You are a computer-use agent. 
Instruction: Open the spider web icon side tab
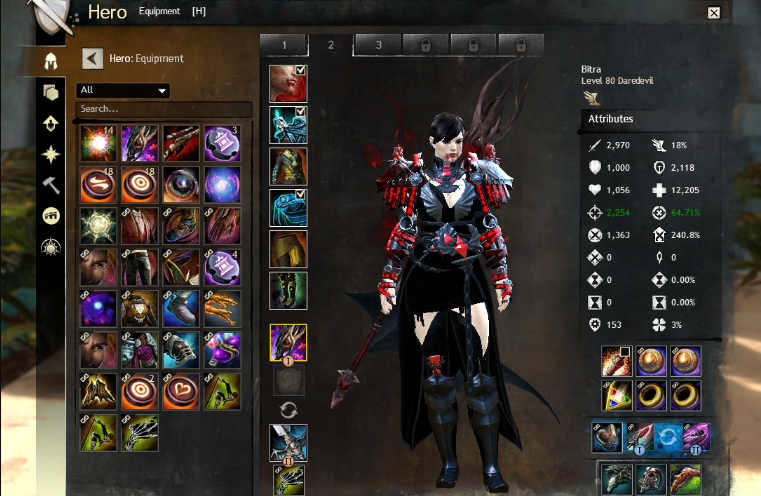[x=48, y=247]
